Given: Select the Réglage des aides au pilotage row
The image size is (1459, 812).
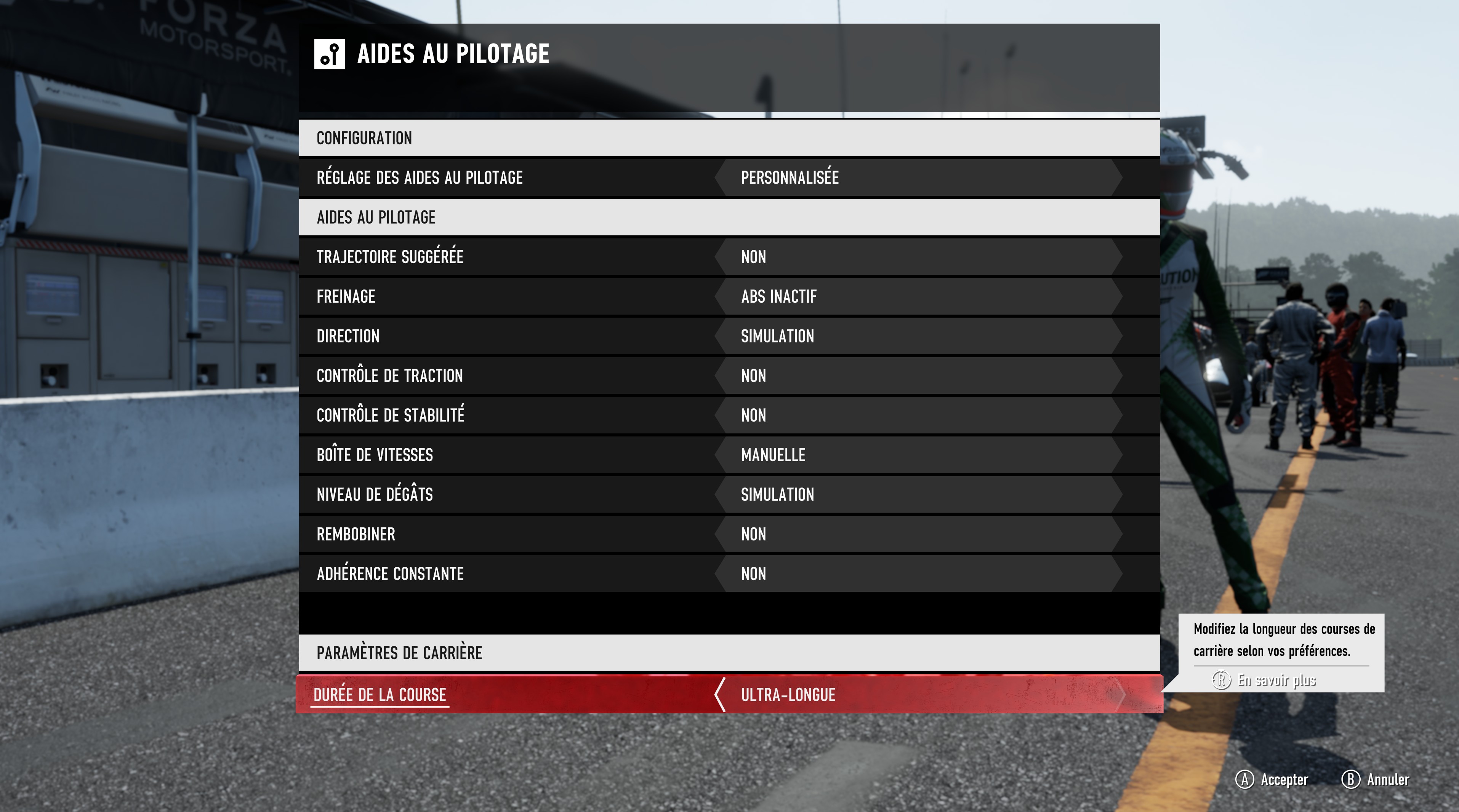Looking at the screenshot, I should [x=419, y=178].
